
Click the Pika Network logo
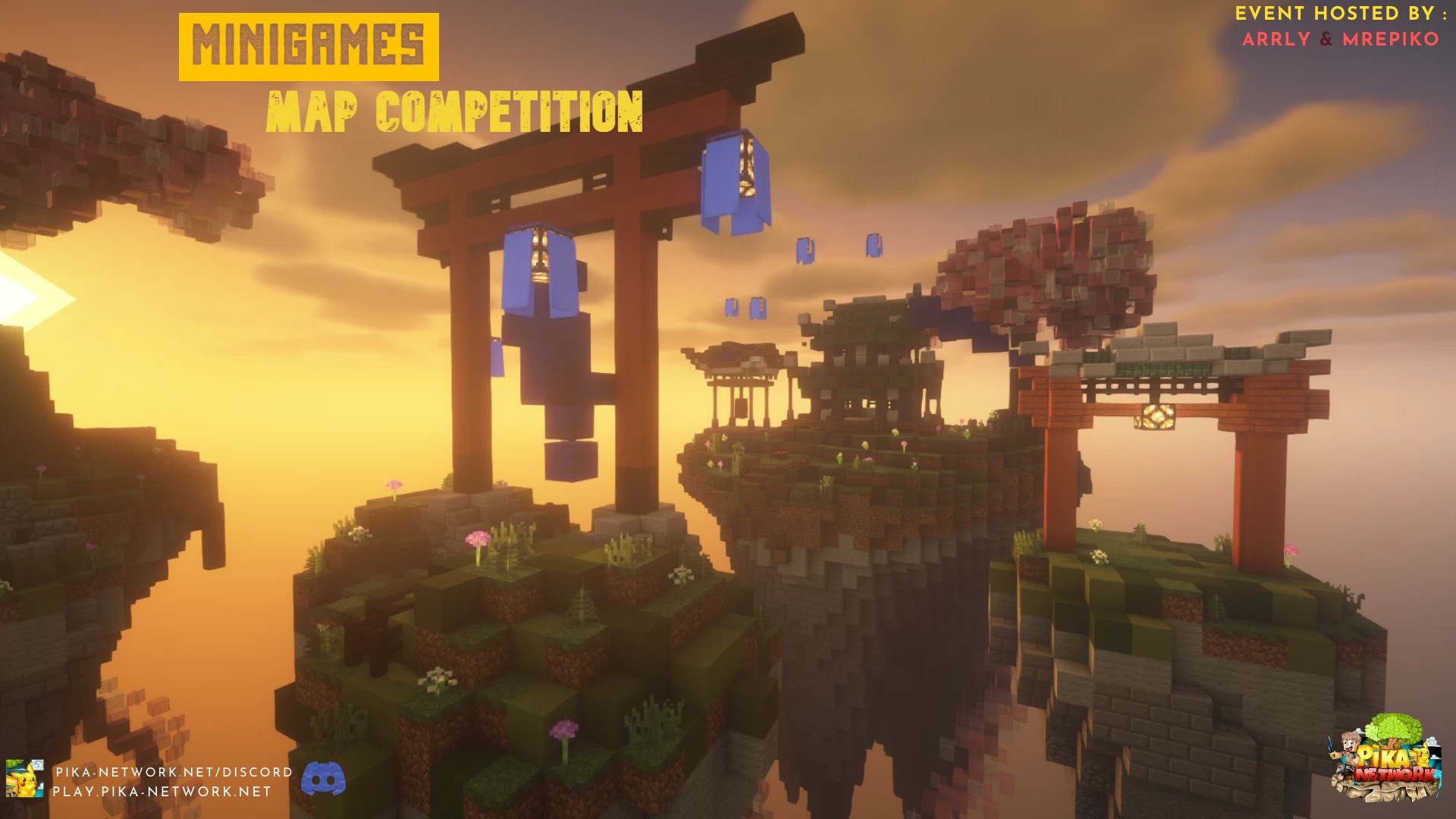point(1385,761)
